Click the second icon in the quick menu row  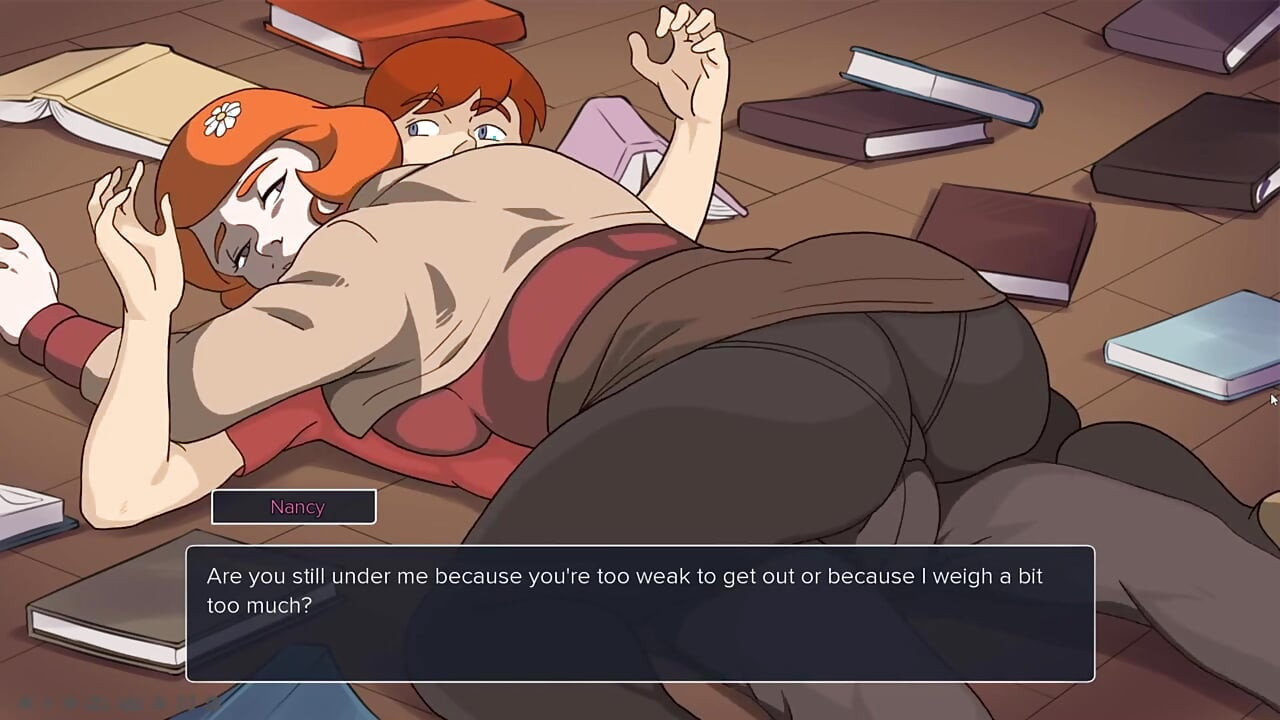48,703
